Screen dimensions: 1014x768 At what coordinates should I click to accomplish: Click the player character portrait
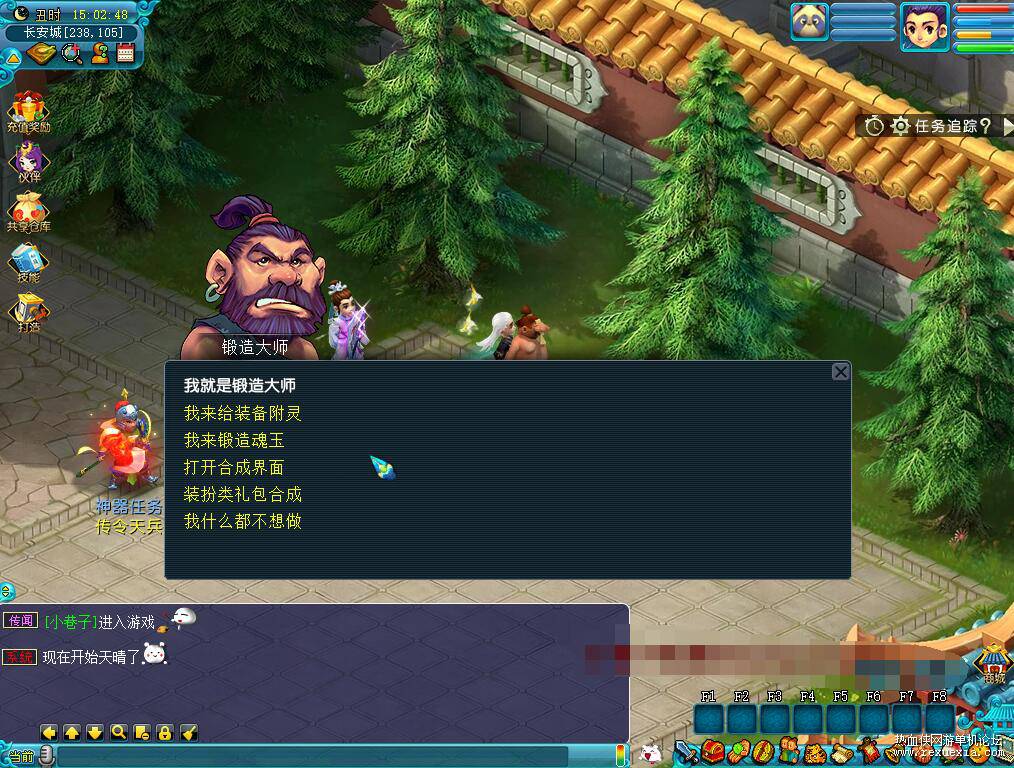924,27
